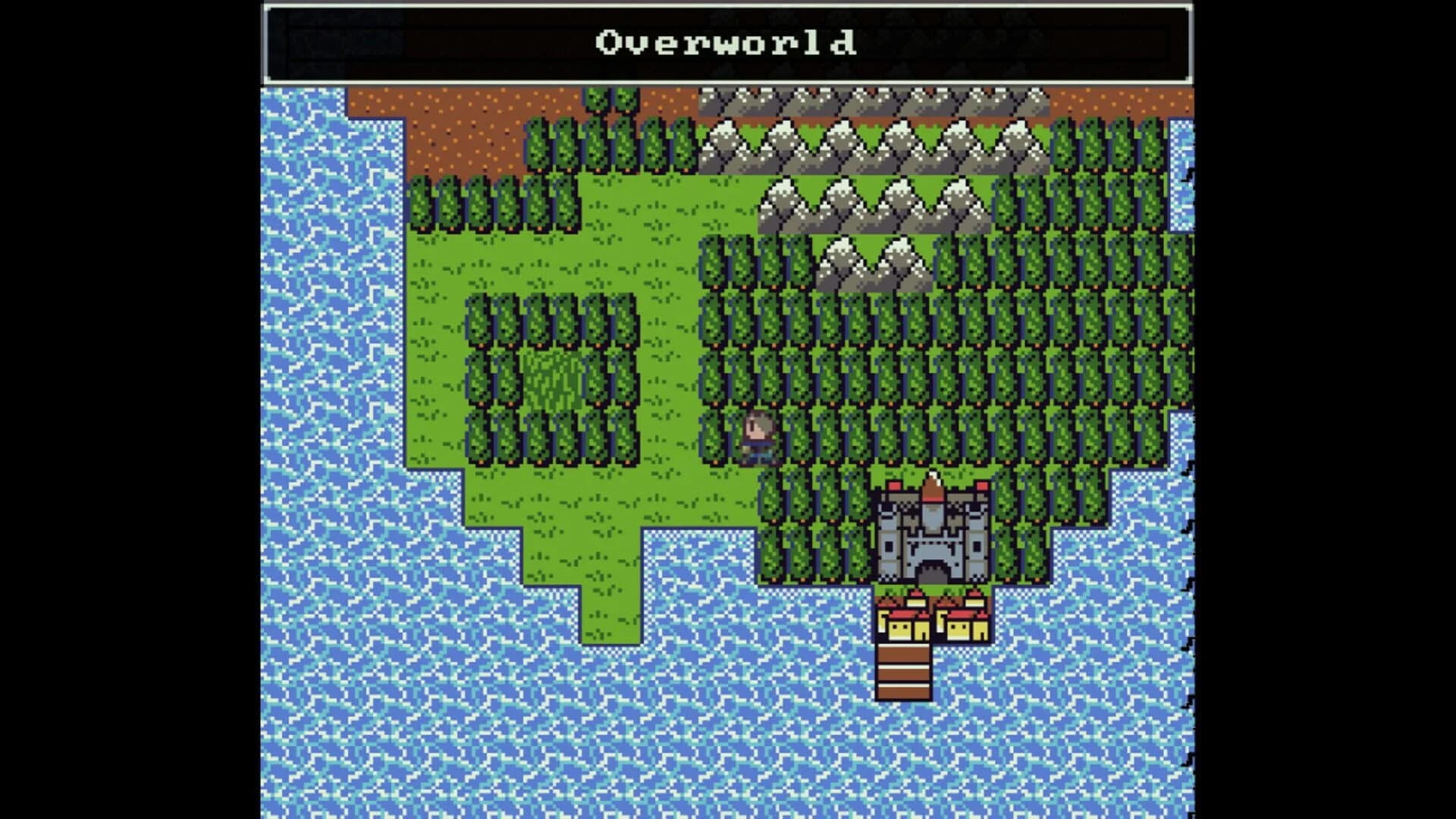Click the Overworld title banner
The height and width of the screenshot is (819, 1456).
pos(726,43)
